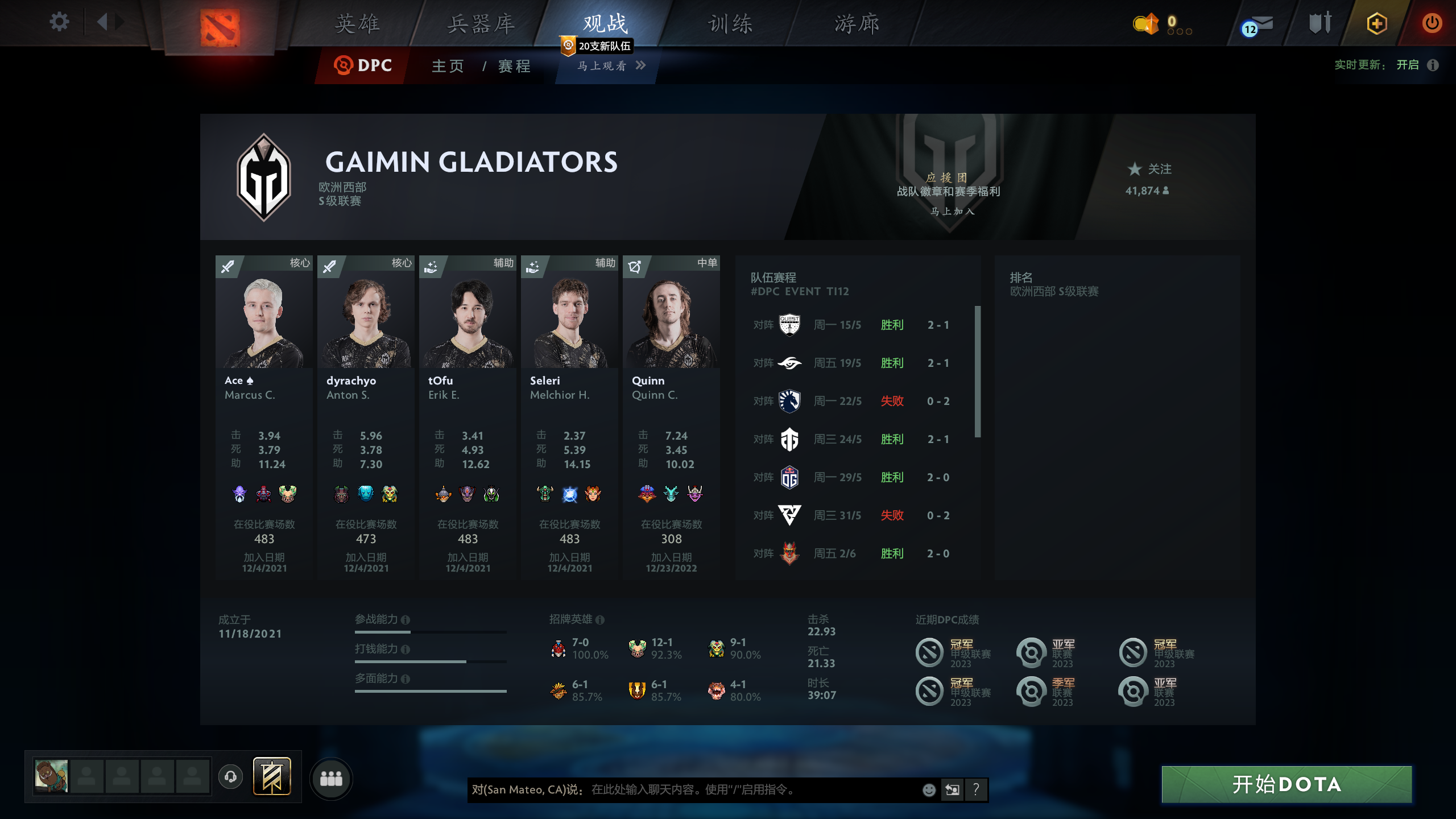Open the 游廊 arcade tab
Screen dimensions: 1456x819
(x=857, y=24)
